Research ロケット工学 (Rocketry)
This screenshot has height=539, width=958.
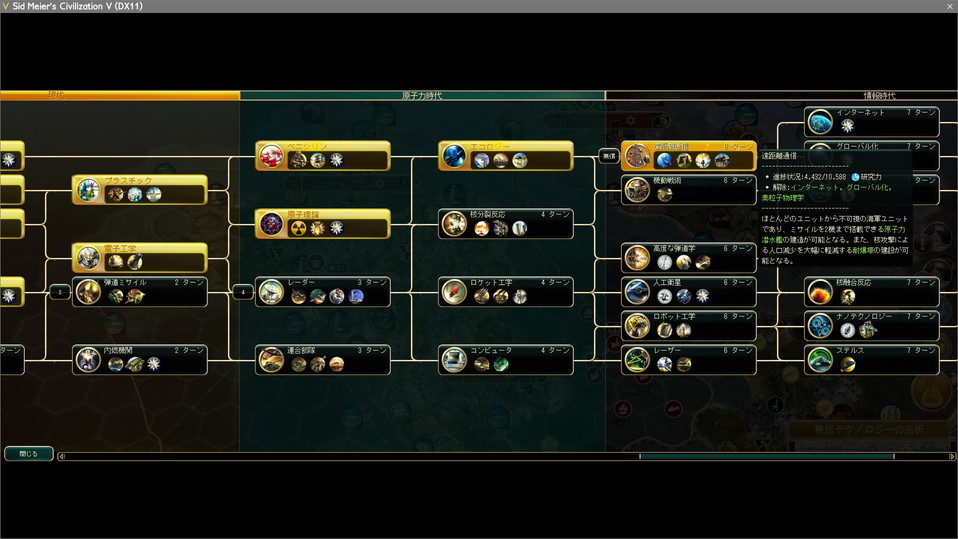pyautogui.click(x=506, y=291)
